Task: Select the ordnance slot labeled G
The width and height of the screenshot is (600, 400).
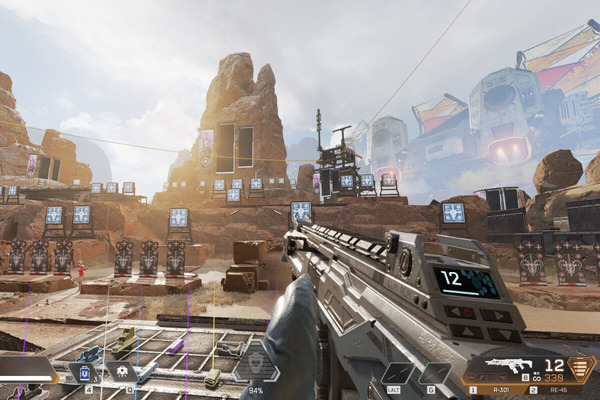Action: pyautogui.click(x=432, y=374)
